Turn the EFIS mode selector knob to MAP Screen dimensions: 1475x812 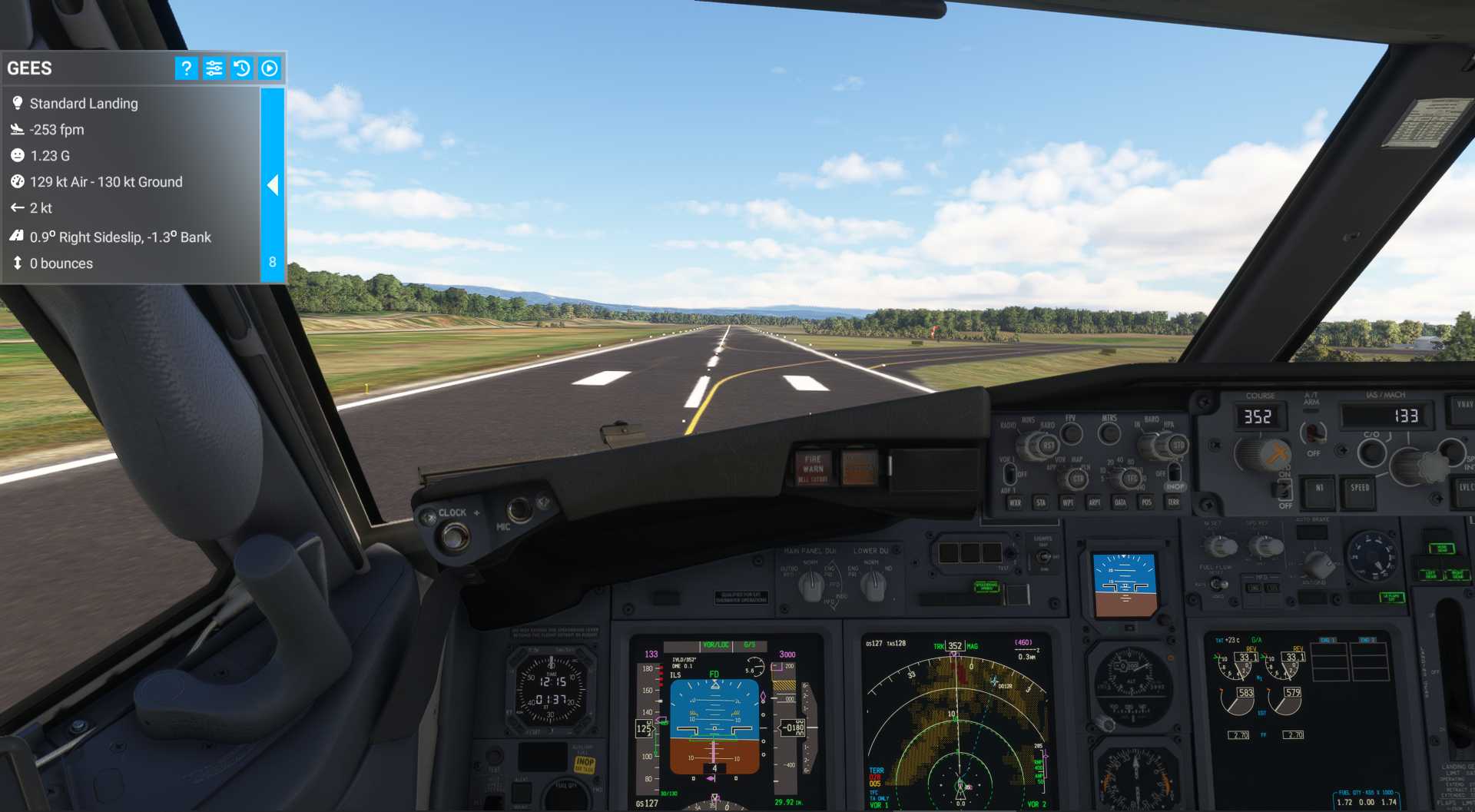click(x=1078, y=478)
